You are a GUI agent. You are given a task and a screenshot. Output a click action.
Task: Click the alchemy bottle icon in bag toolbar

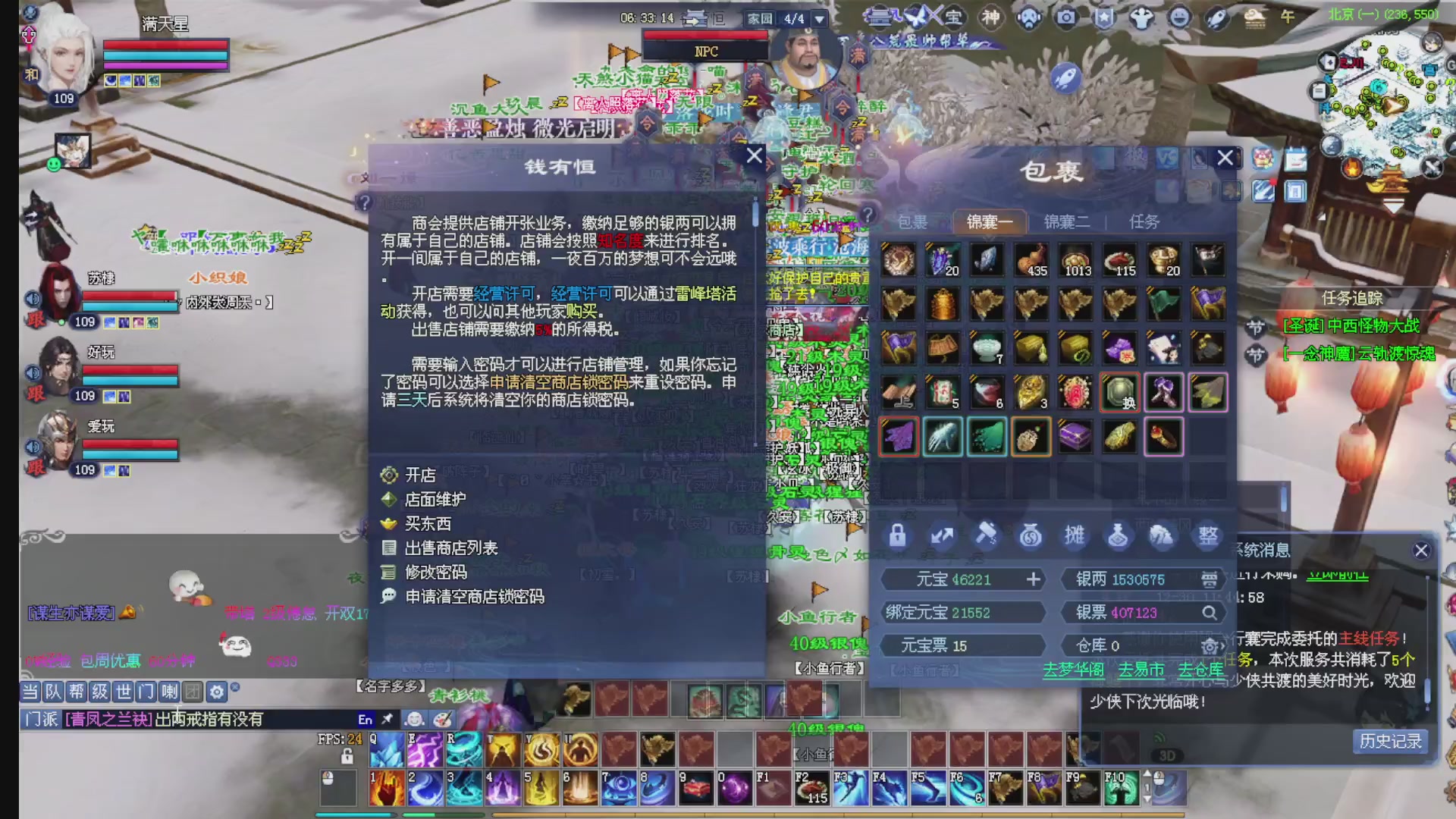1119,535
